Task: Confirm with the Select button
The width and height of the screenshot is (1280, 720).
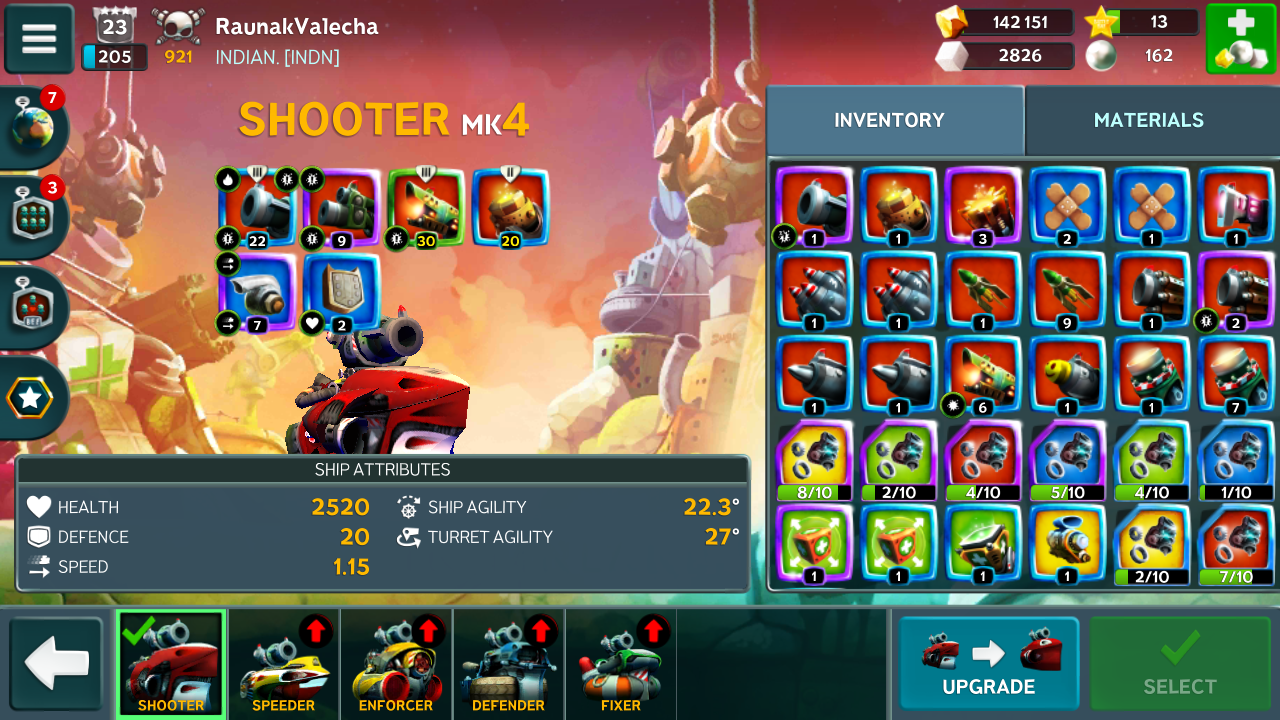Action: [1180, 664]
